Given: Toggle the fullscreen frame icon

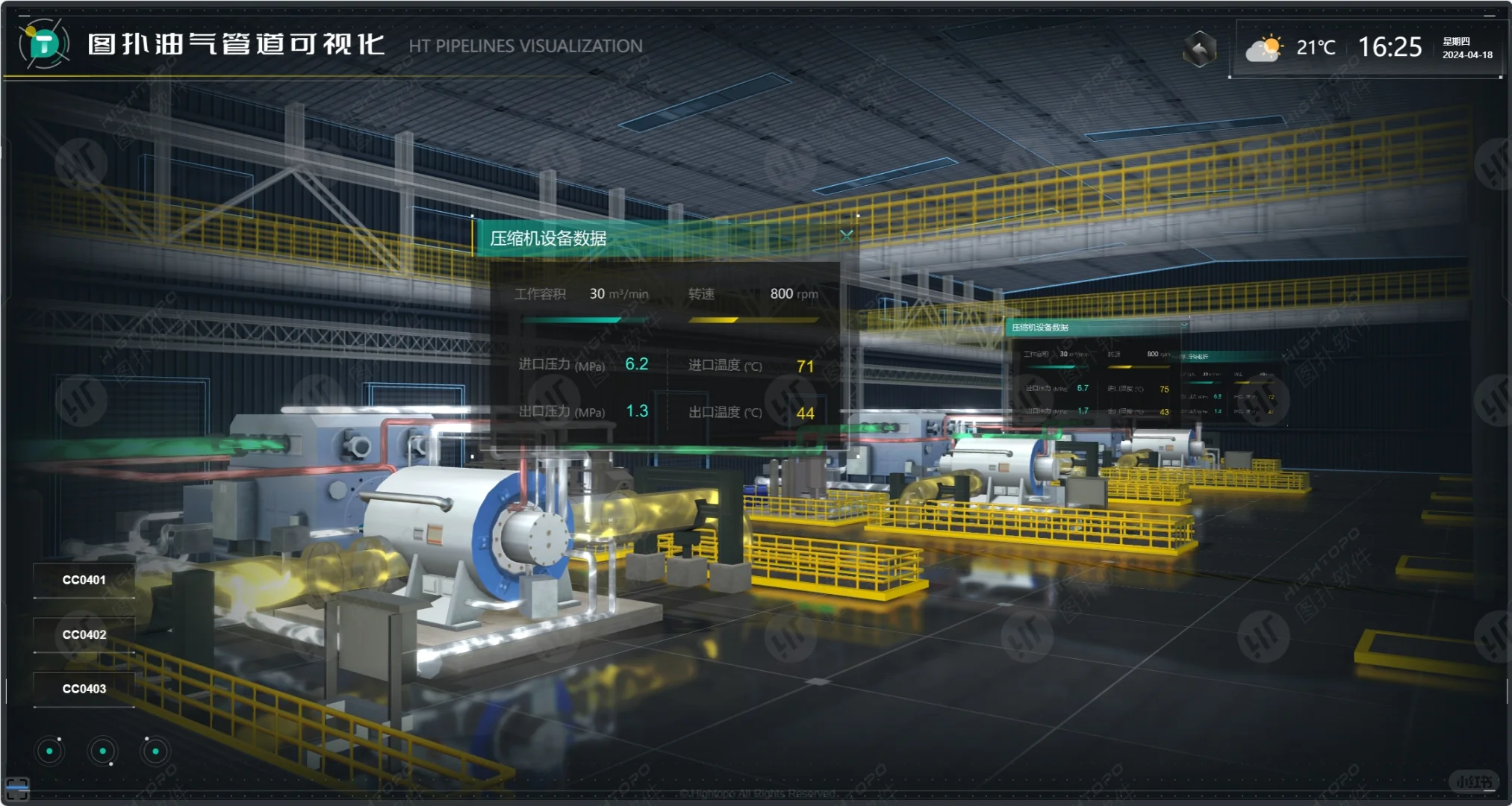Looking at the screenshot, I should [x=16, y=787].
